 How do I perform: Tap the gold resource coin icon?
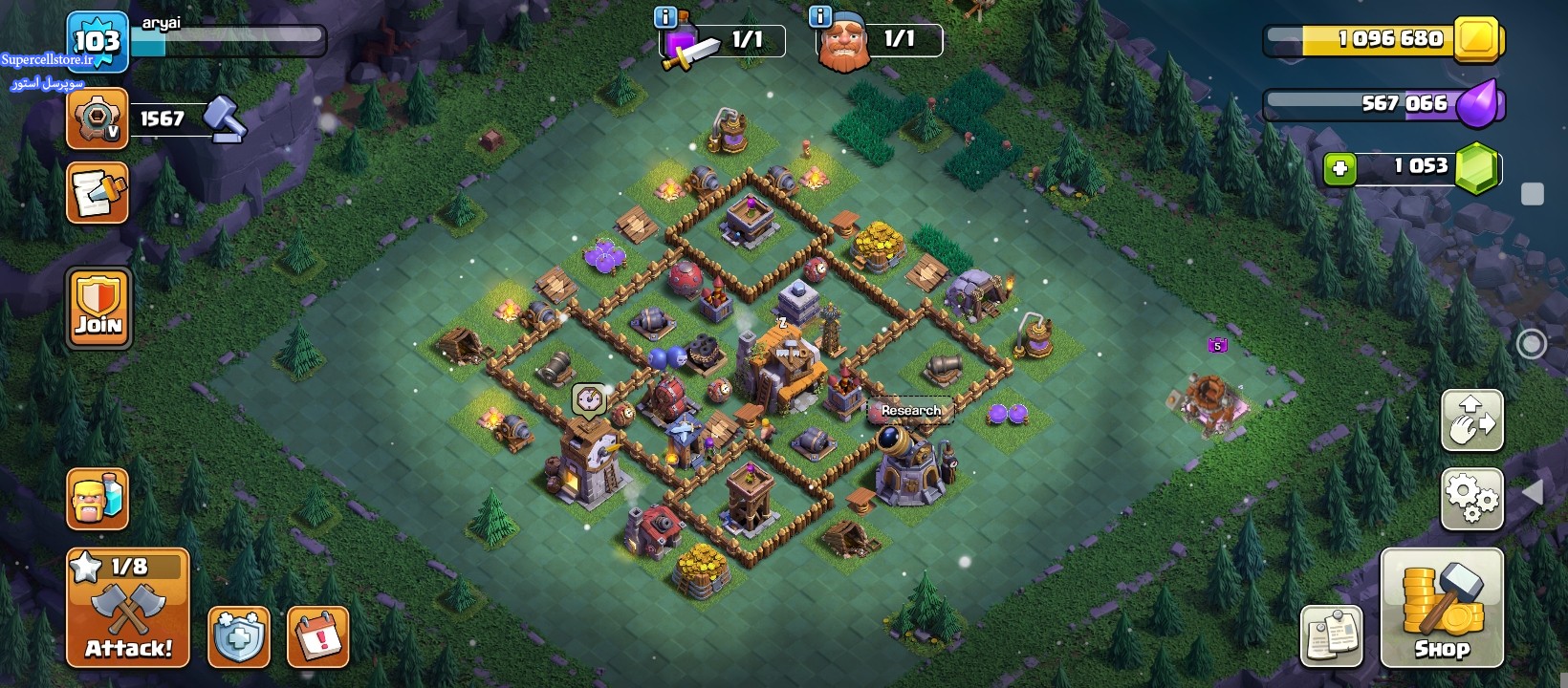(x=1477, y=40)
